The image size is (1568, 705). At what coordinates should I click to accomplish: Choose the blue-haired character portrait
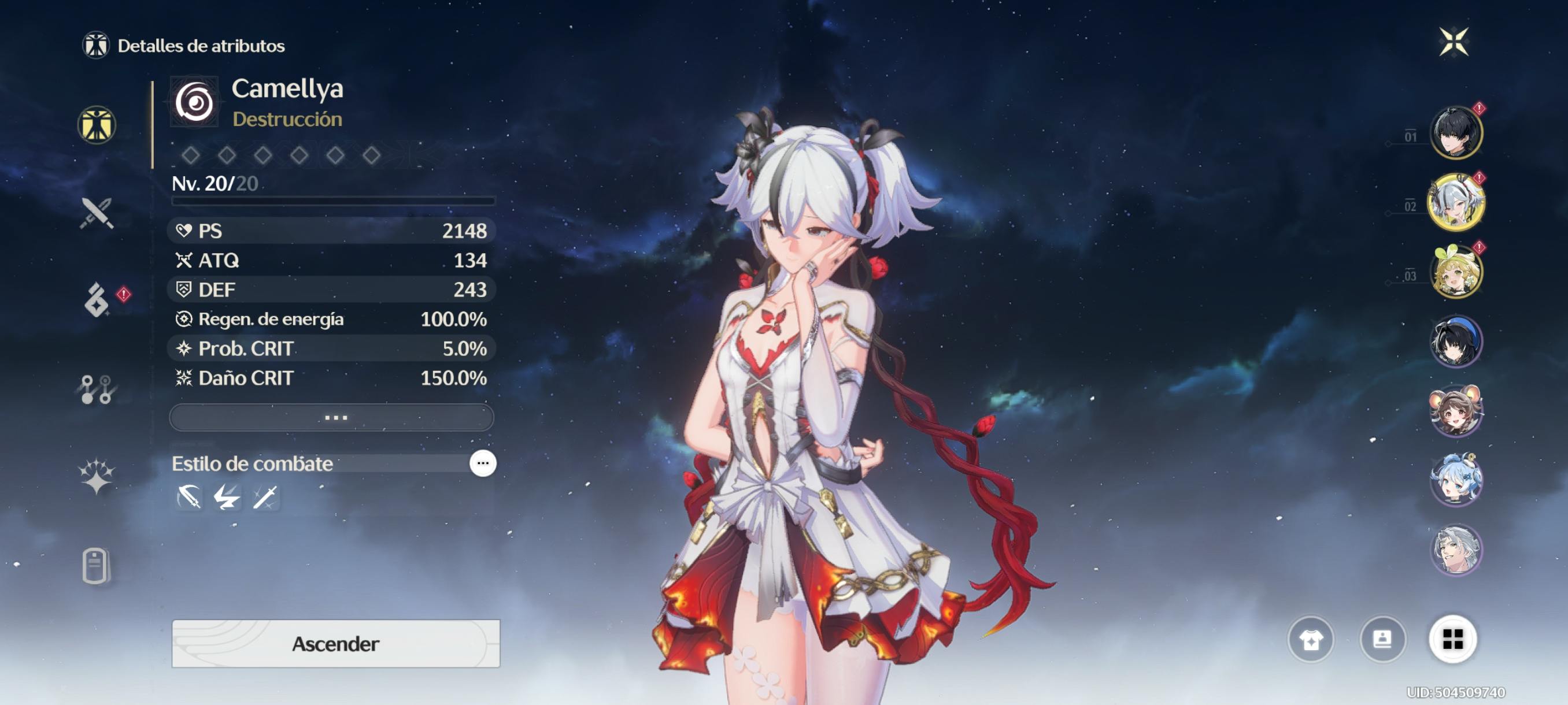[1455, 480]
